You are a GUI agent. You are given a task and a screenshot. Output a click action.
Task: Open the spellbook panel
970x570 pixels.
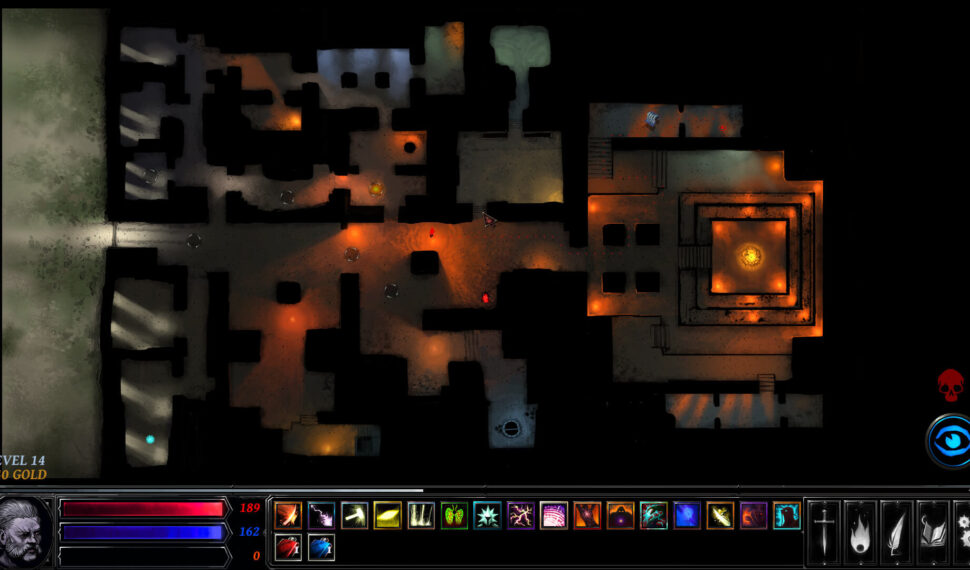tap(933, 532)
